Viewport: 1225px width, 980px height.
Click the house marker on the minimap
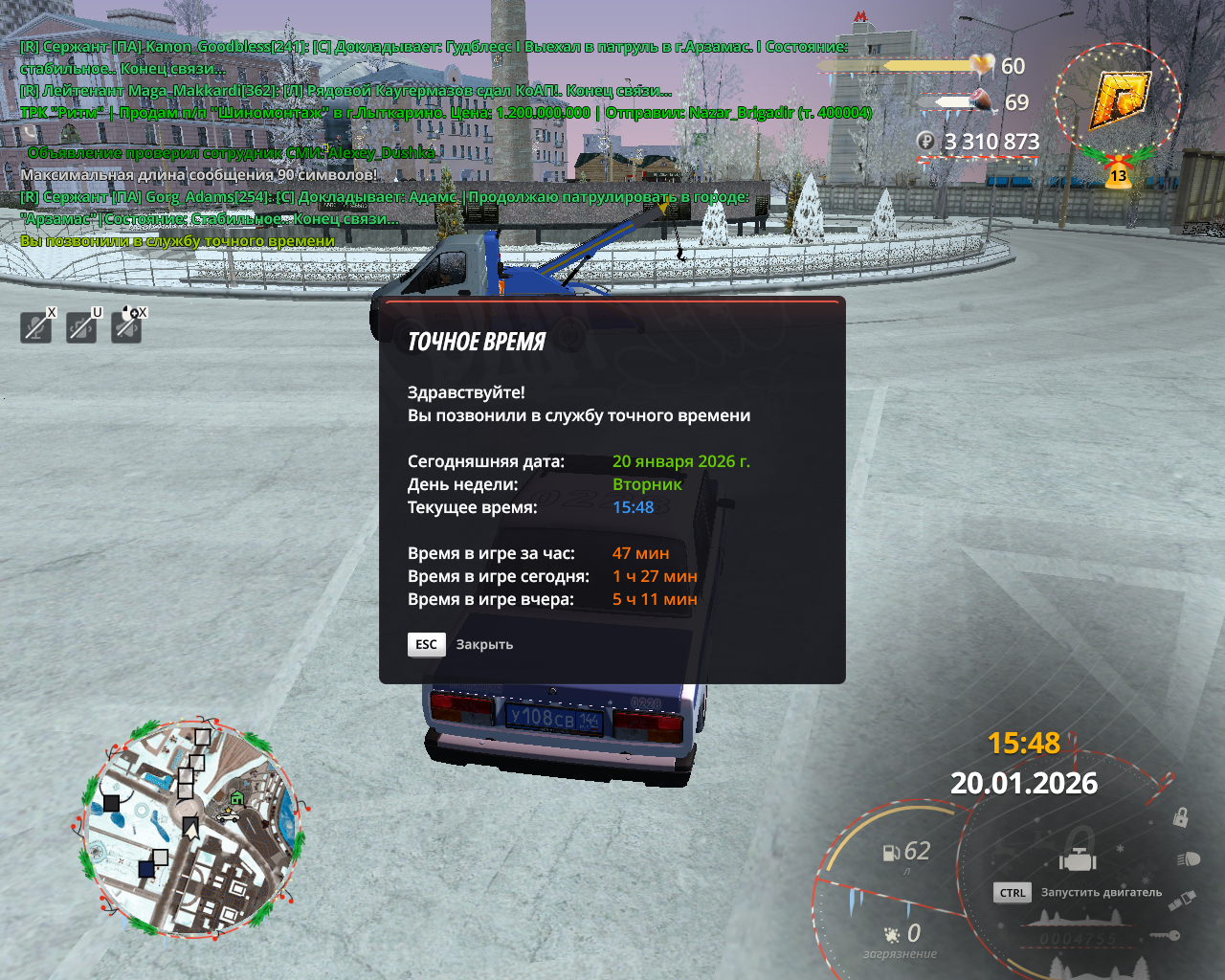tap(237, 798)
